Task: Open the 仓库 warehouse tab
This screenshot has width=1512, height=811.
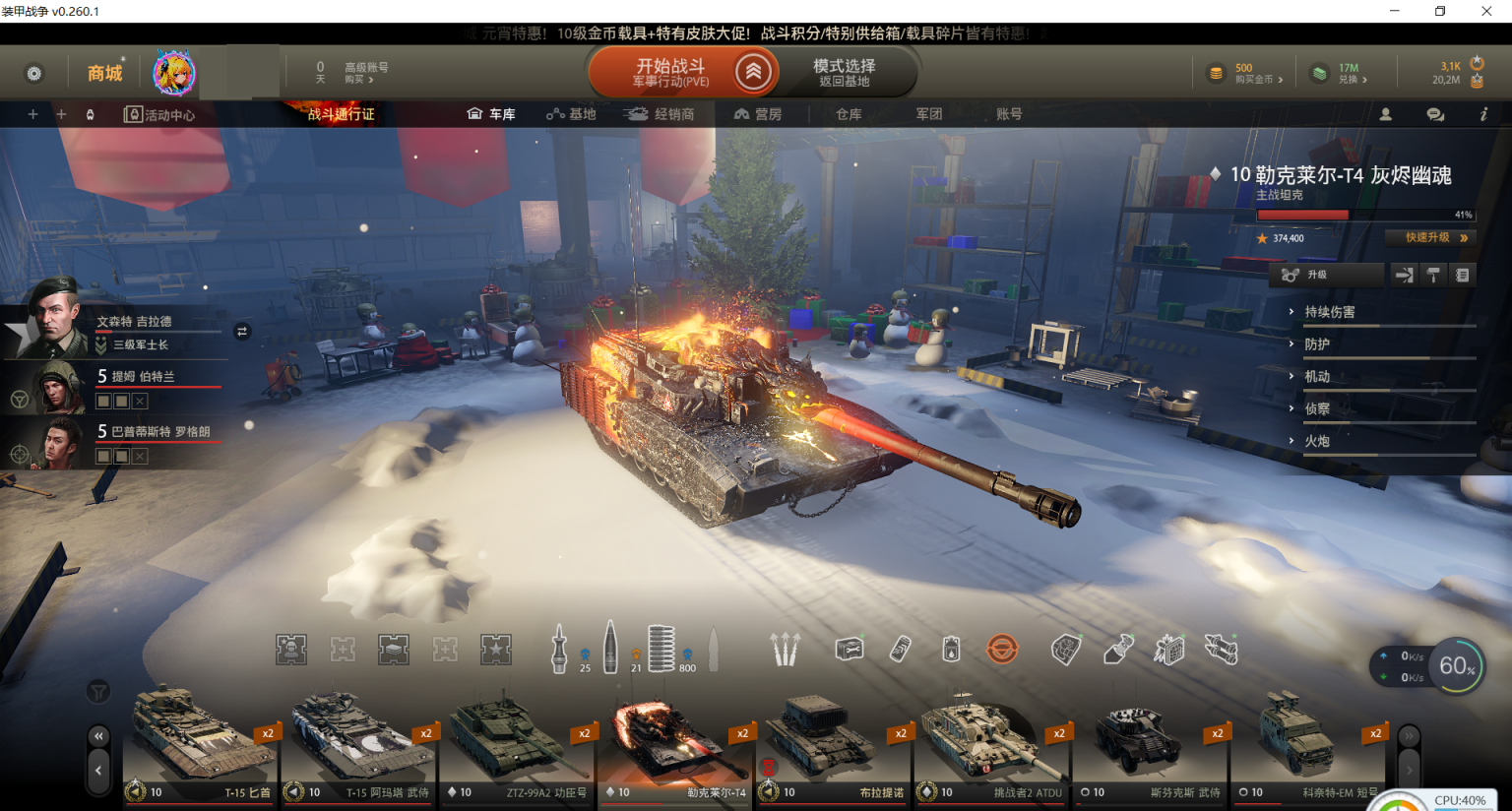Action: (x=849, y=114)
